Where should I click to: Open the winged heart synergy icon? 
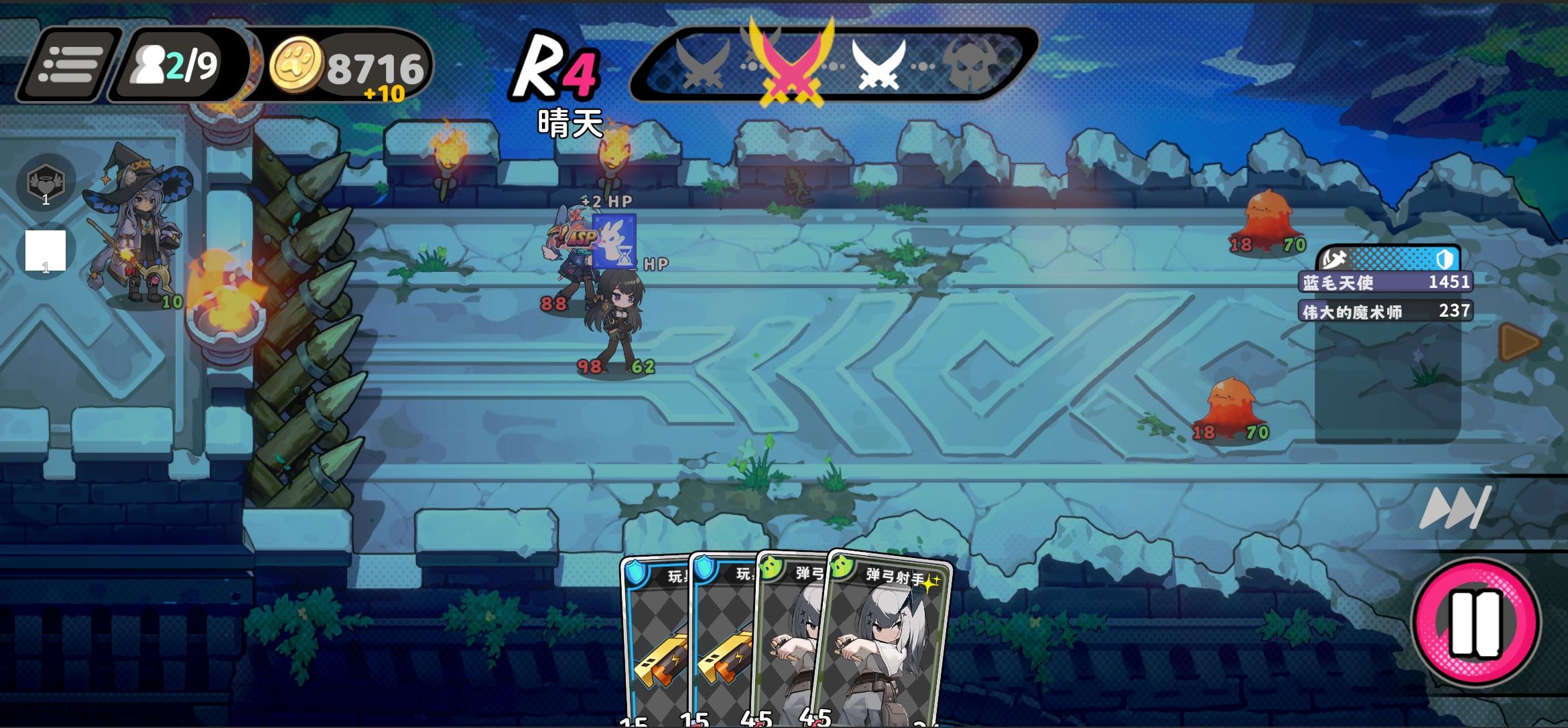(x=46, y=182)
